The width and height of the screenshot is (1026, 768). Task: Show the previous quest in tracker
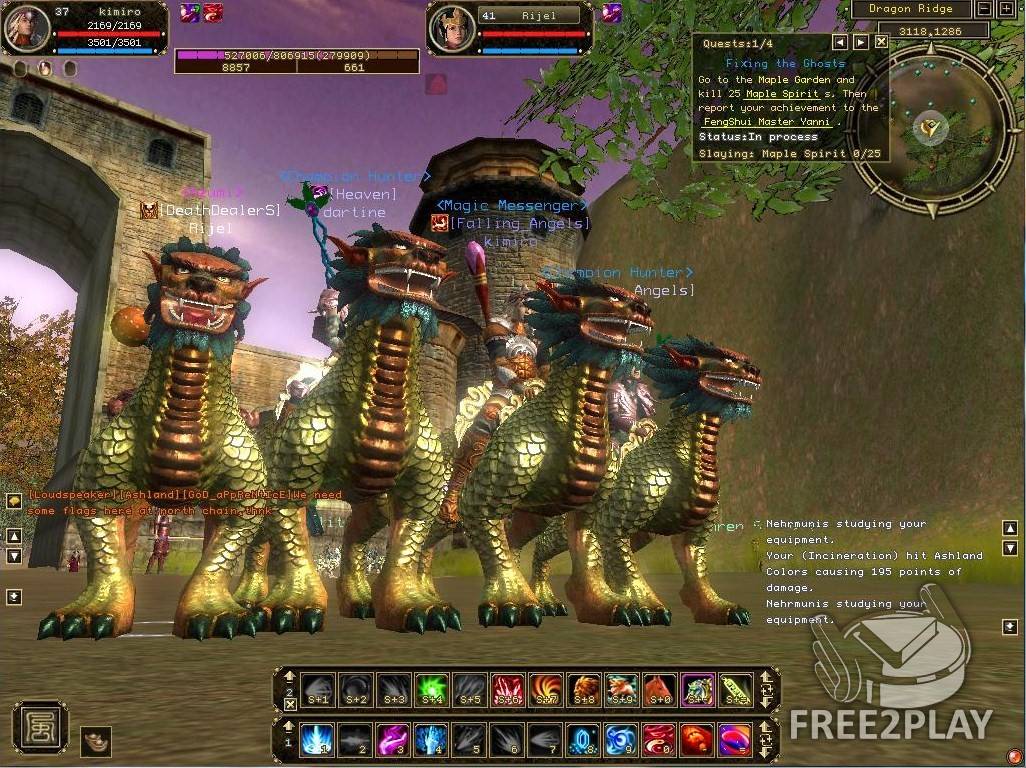[840, 42]
